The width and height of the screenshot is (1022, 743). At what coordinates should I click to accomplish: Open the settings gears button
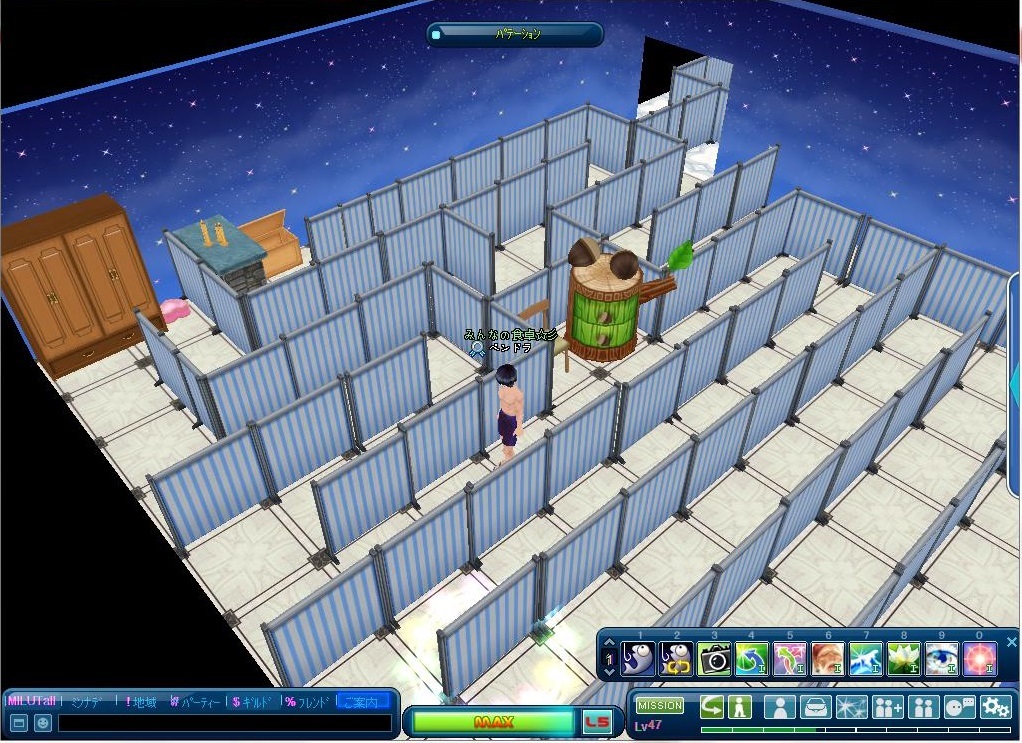[x=996, y=707]
